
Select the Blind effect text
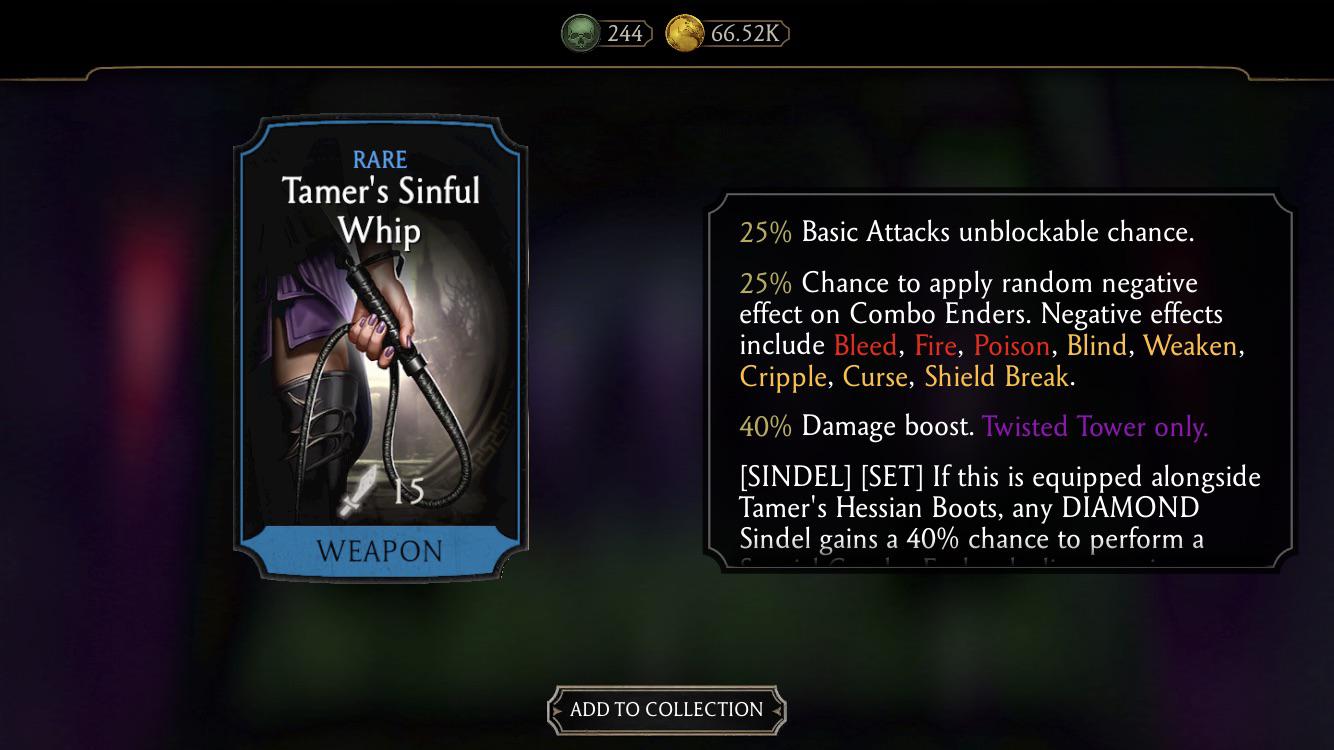pyautogui.click(x=1096, y=345)
